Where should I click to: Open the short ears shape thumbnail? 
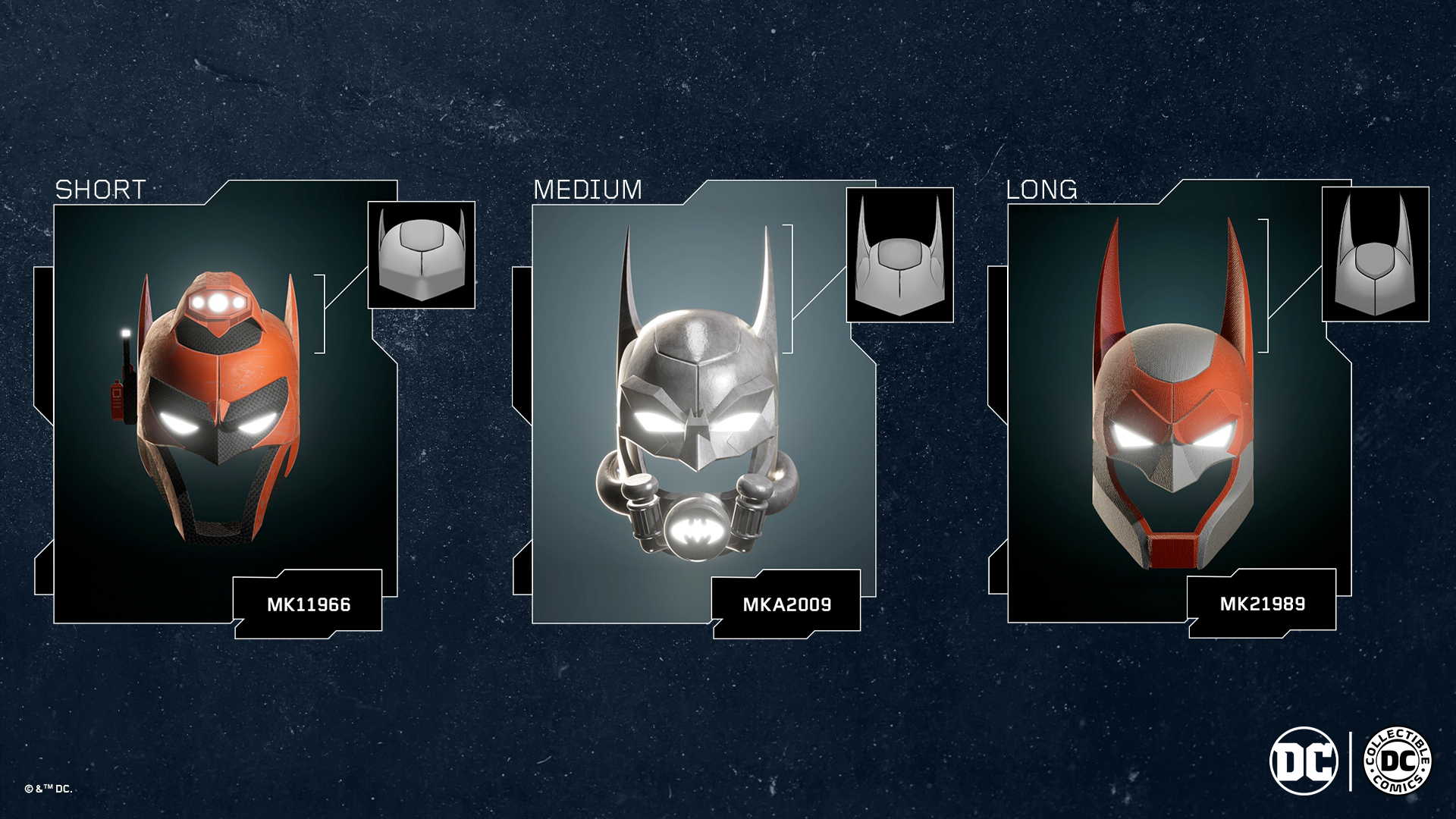(x=422, y=255)
